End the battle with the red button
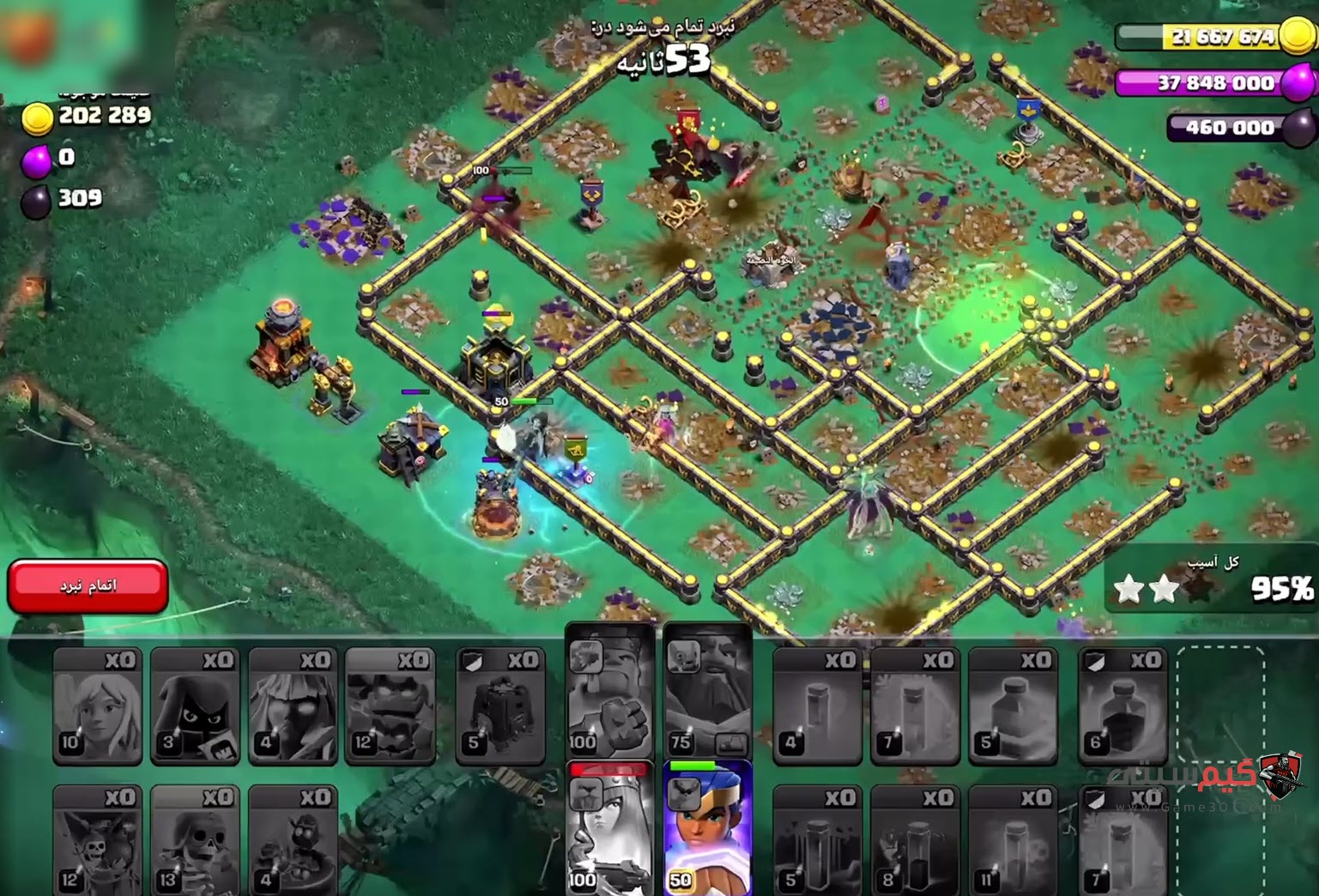 tap(88, 585)
